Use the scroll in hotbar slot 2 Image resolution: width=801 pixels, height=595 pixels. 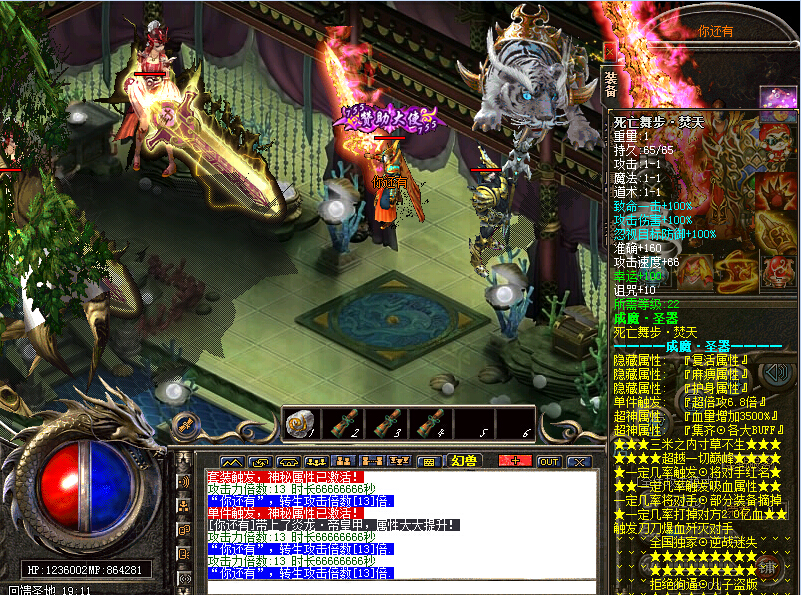[341, 424]
